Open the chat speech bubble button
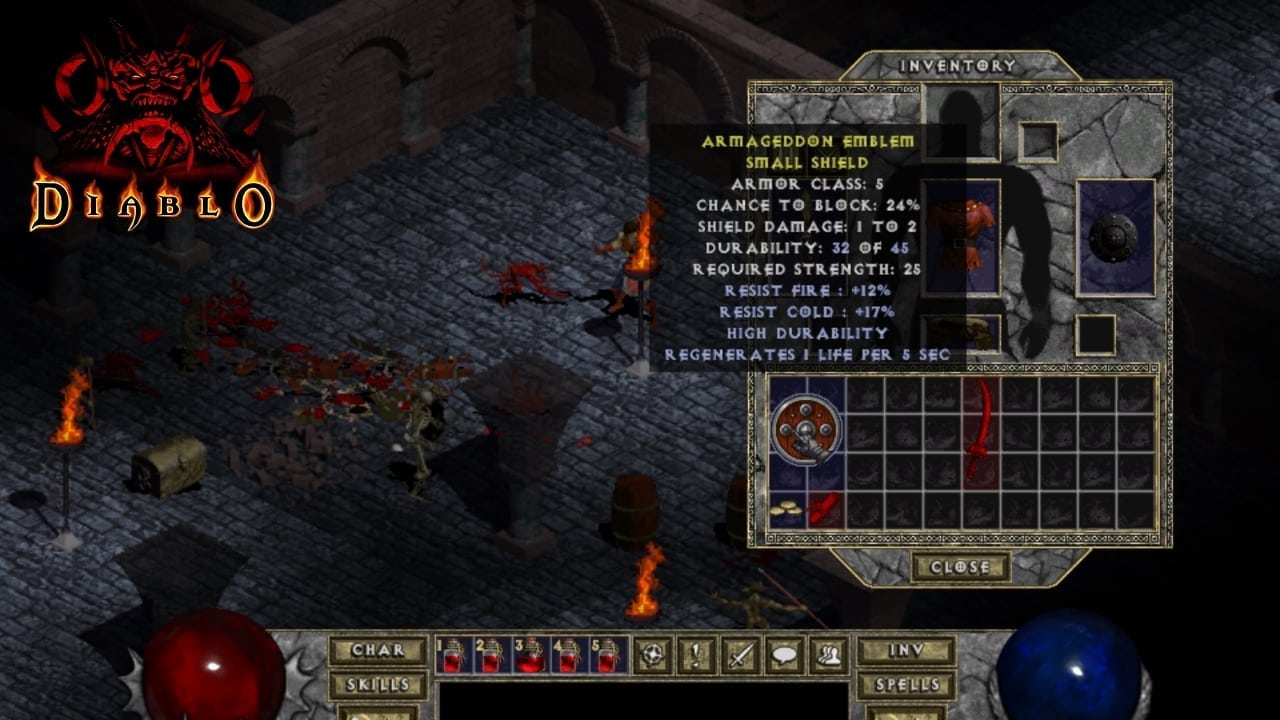The image size is (1280, 720). tap(784, 655)
